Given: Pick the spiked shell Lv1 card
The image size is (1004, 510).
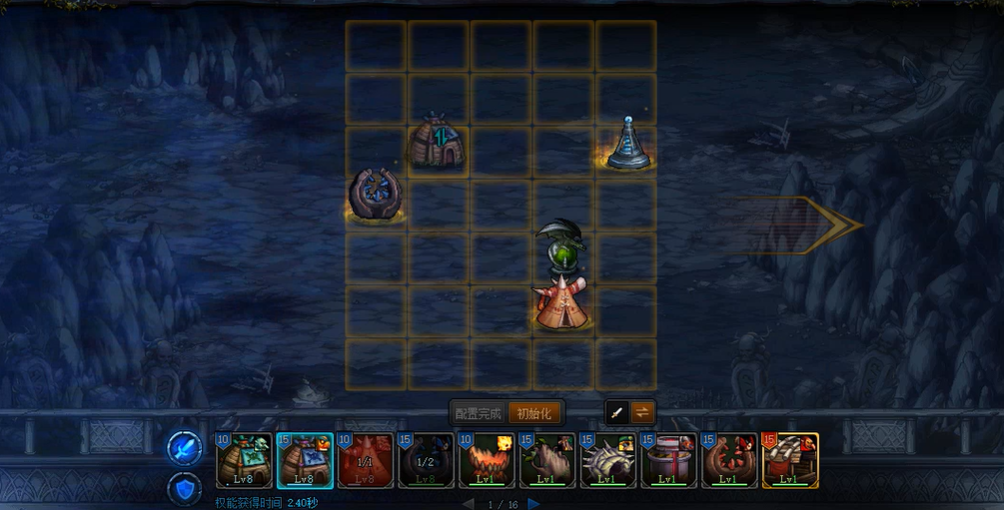Looking at the screenshot, I should (x=608, y=460).
